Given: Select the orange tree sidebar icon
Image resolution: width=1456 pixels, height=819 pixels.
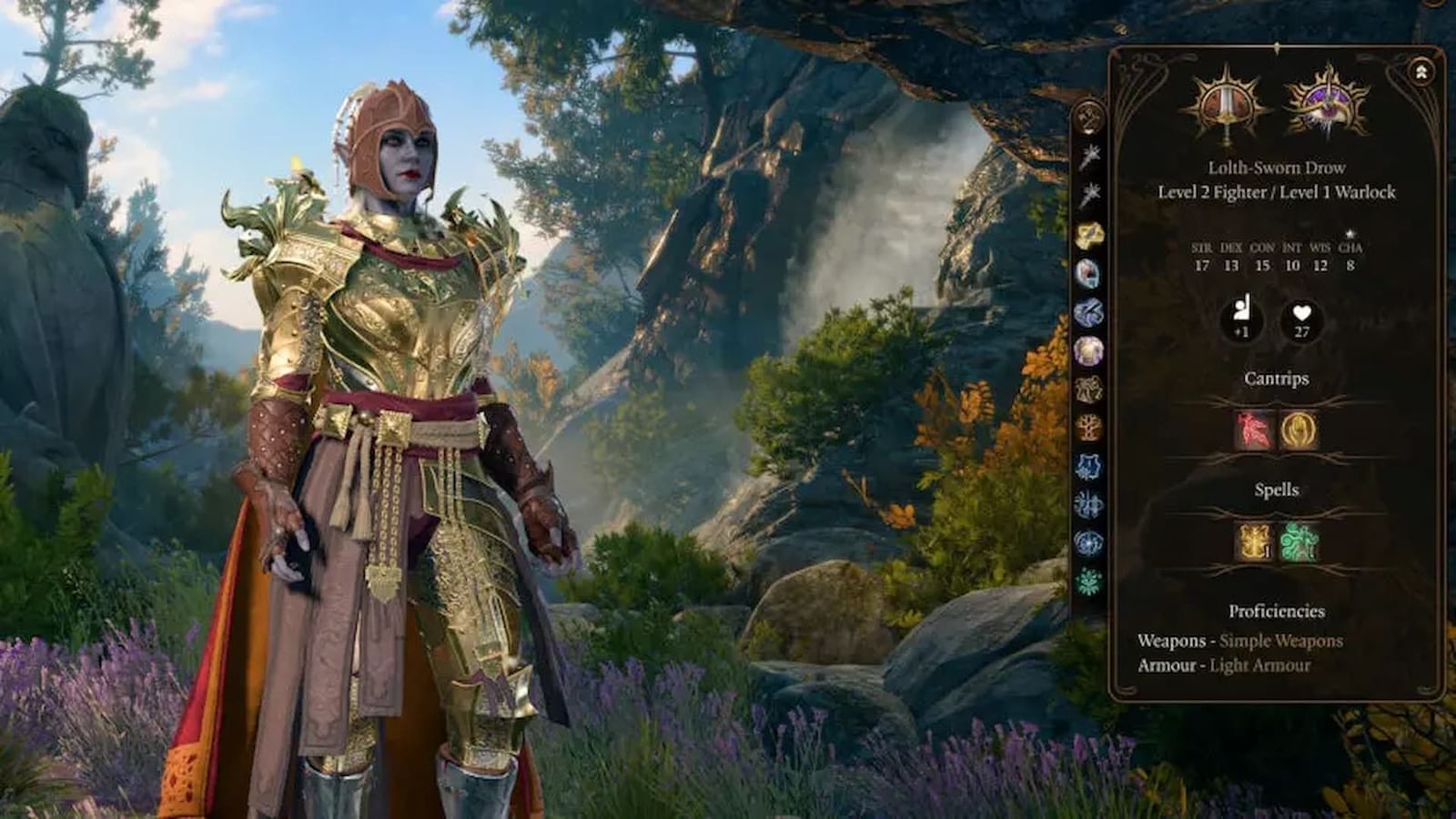Looking at the screenshot, I should click(1088, 427).
